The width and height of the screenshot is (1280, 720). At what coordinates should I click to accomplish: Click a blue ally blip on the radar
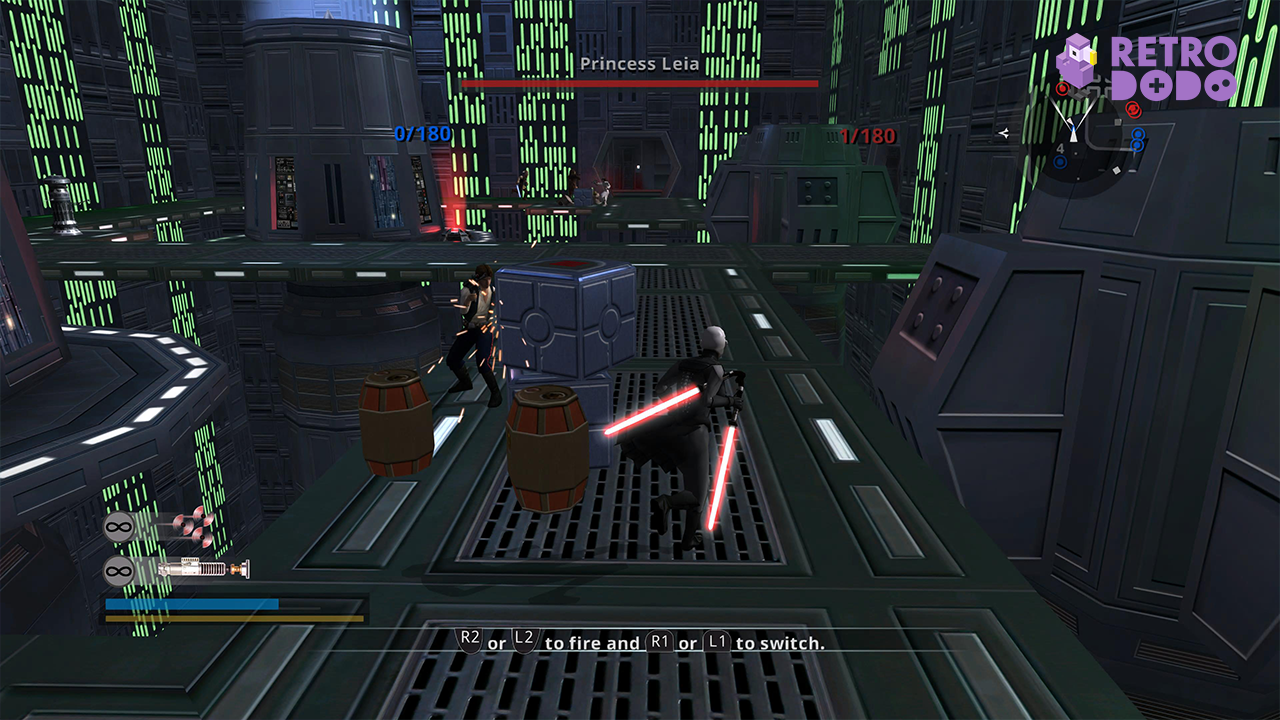pos(1138,134)
